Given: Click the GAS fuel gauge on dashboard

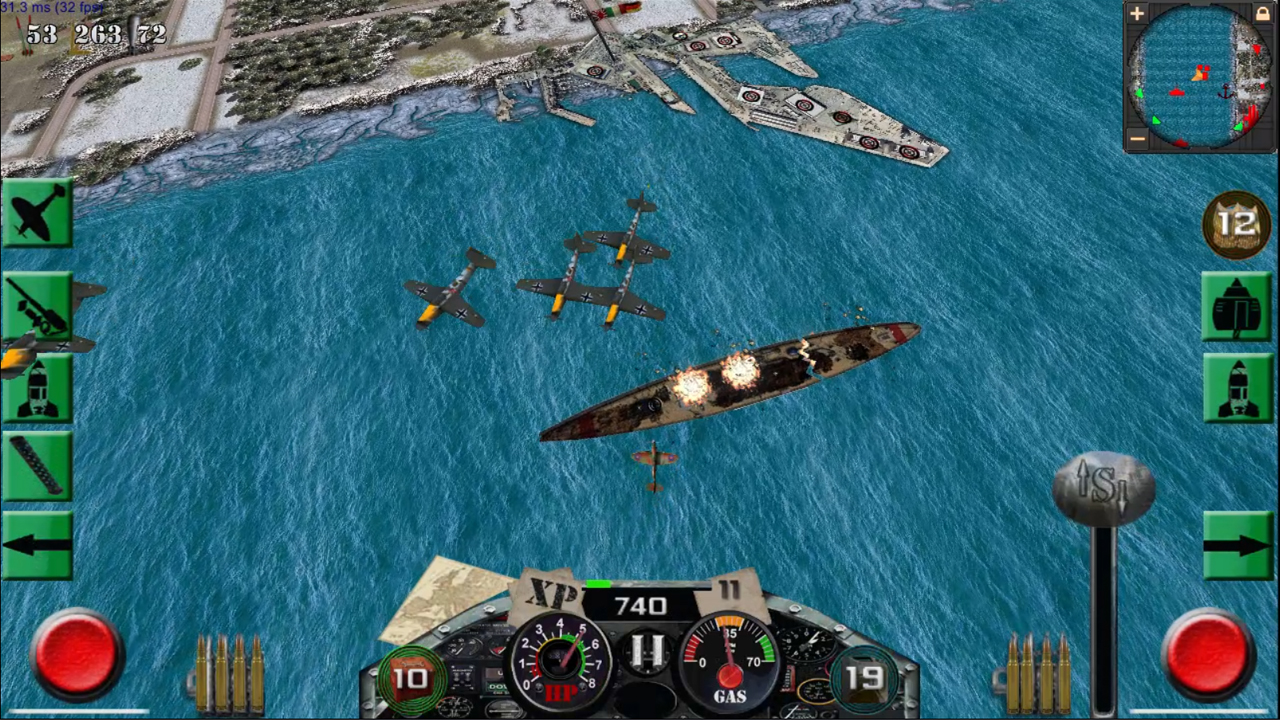Looking at the screenshot, I should 731,662.
